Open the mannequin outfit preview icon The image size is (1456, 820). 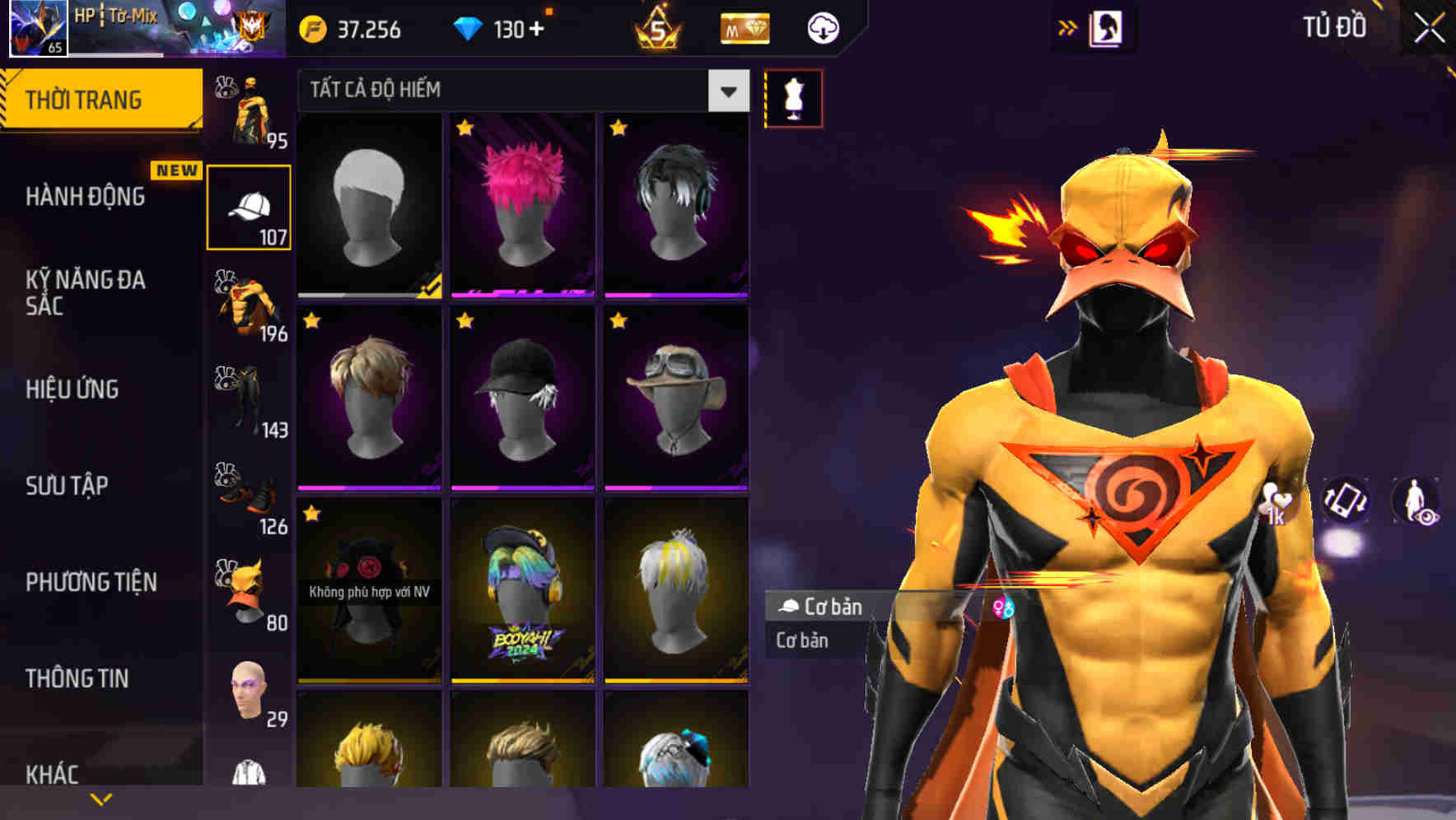(x=793, y=97)
